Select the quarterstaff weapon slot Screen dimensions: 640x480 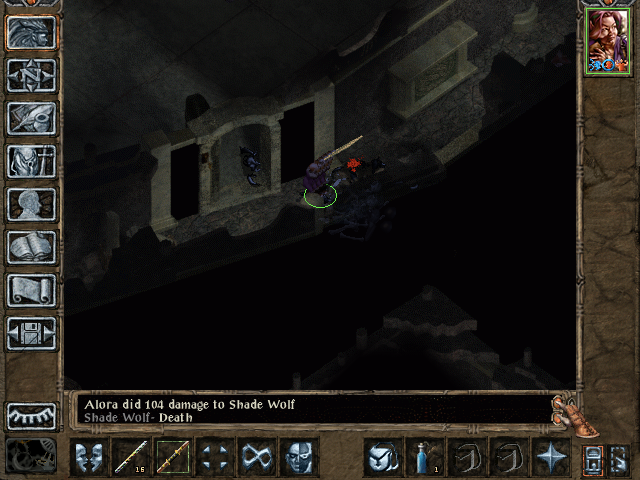(173, 457)
